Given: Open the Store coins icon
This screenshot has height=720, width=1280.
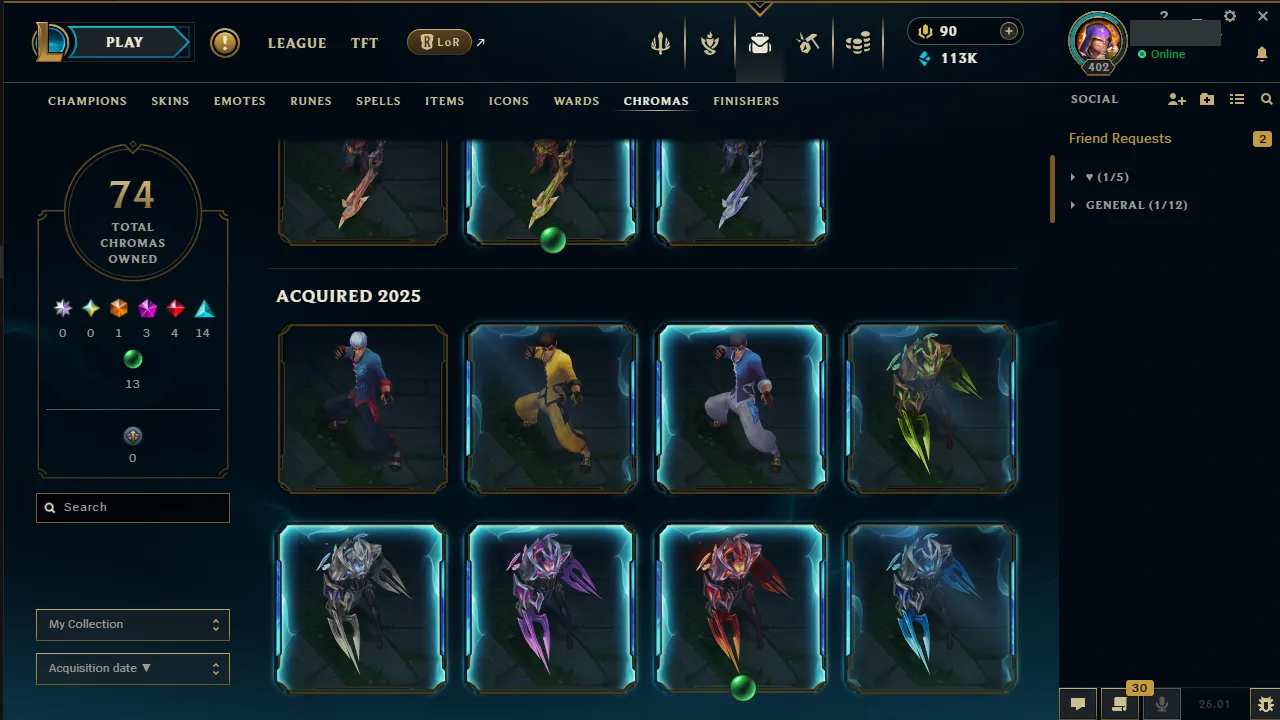Looking at the screenshot, I should (x=857, y=43).
